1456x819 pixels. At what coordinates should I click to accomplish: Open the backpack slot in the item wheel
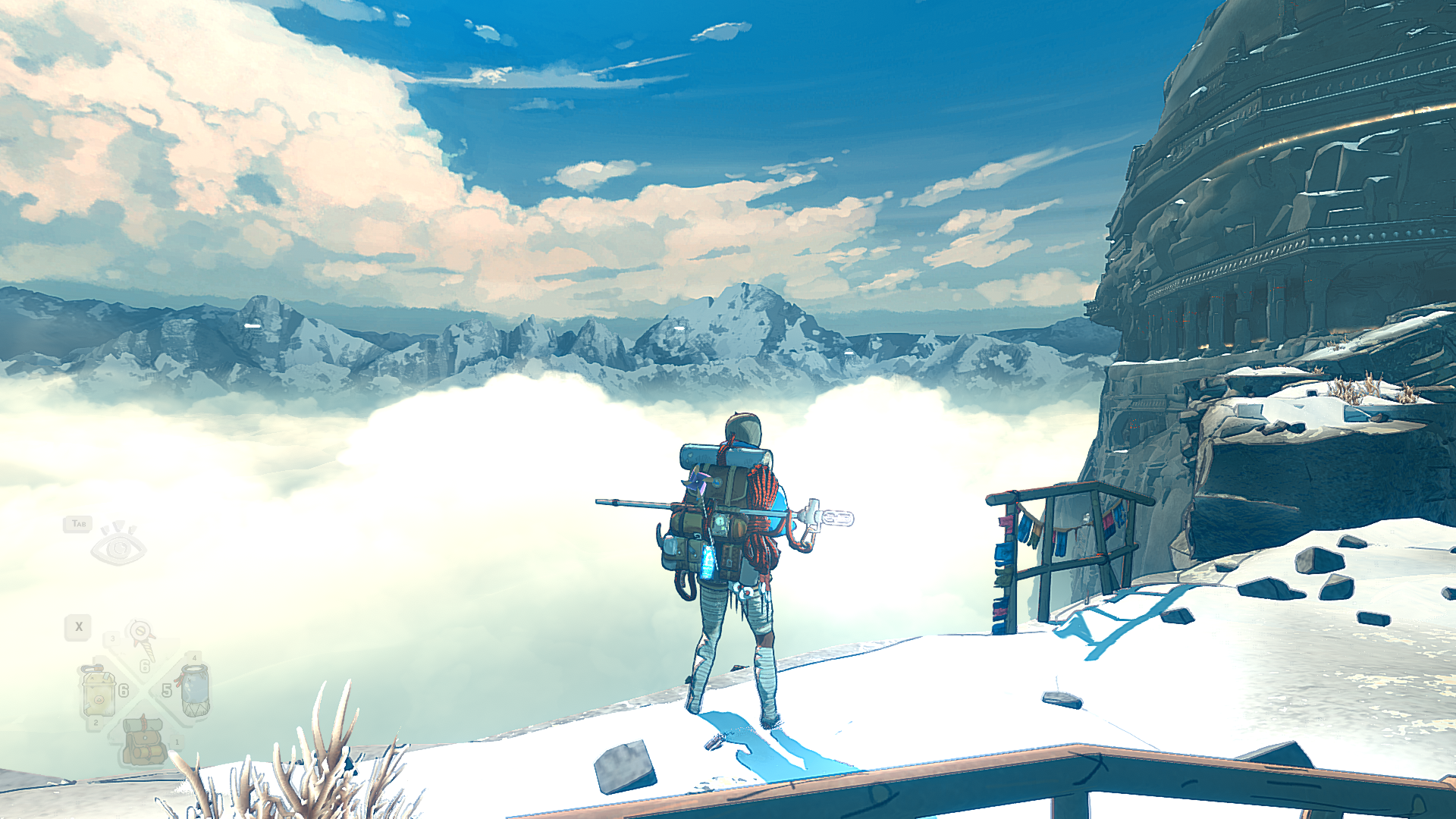(143, 742)
